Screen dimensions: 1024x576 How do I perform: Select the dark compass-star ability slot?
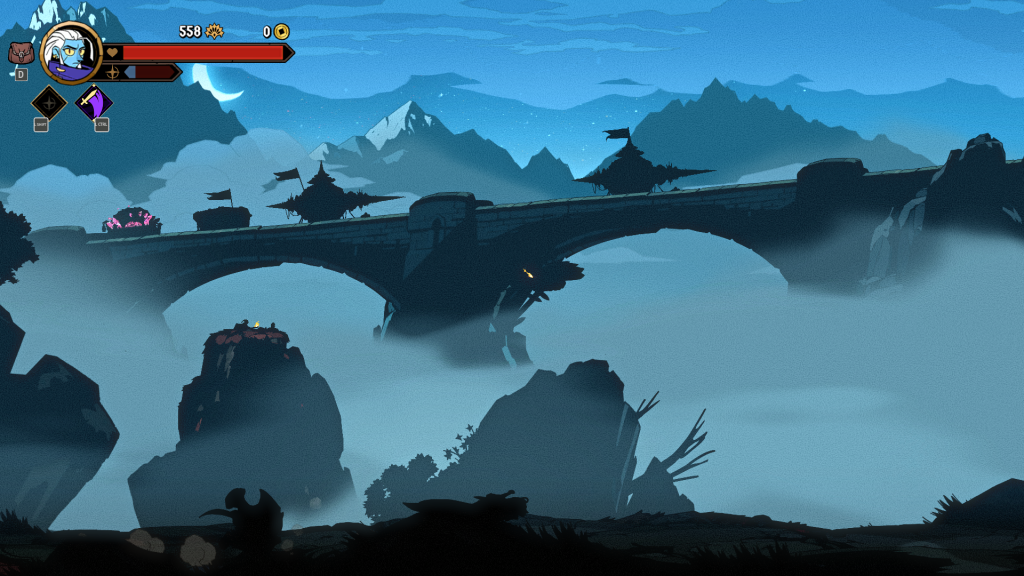(49, 102)
